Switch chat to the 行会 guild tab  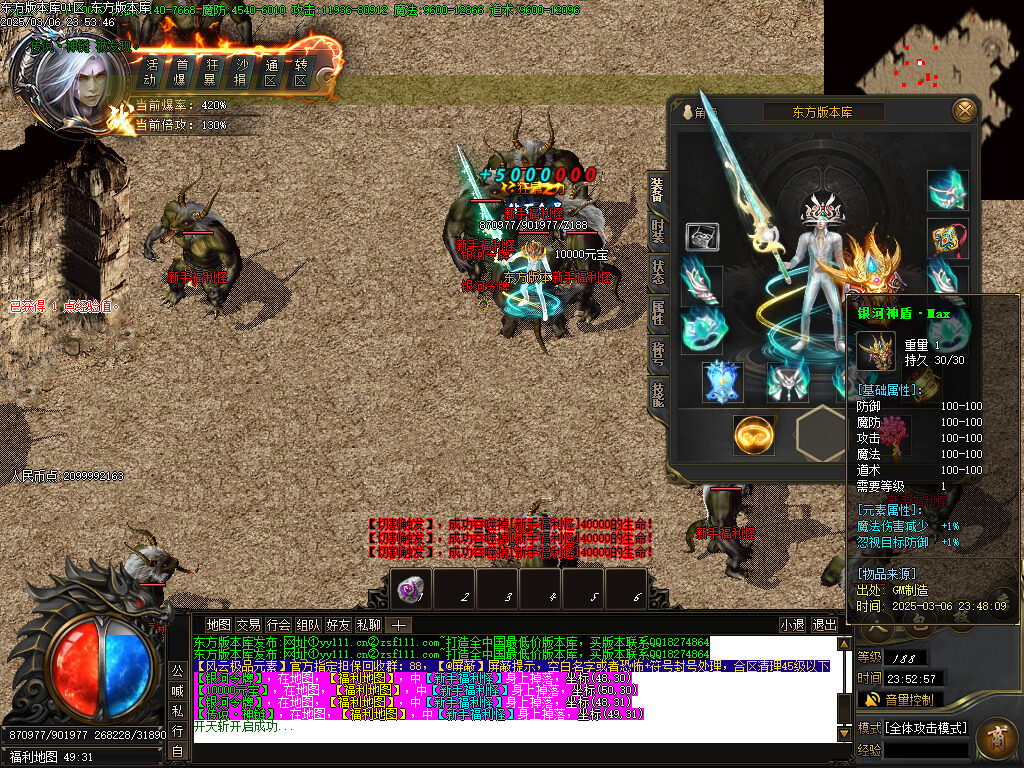pos(279,625)
